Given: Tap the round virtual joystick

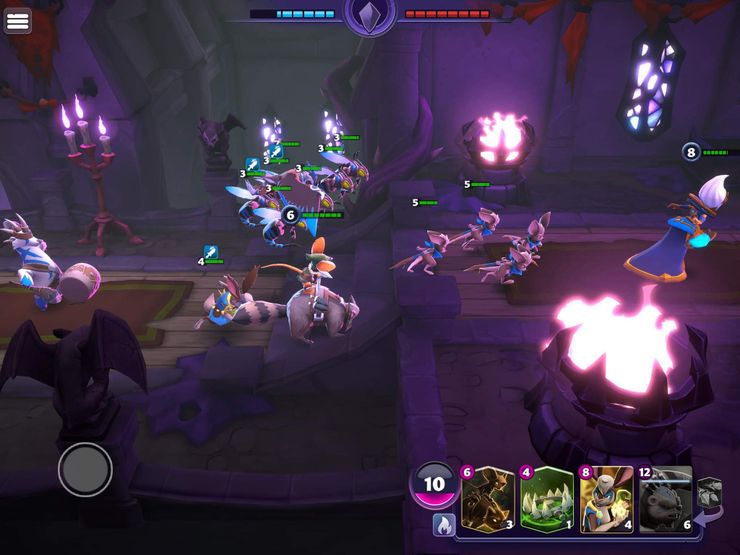Looking at the screenshot, I should click(85, 469).
